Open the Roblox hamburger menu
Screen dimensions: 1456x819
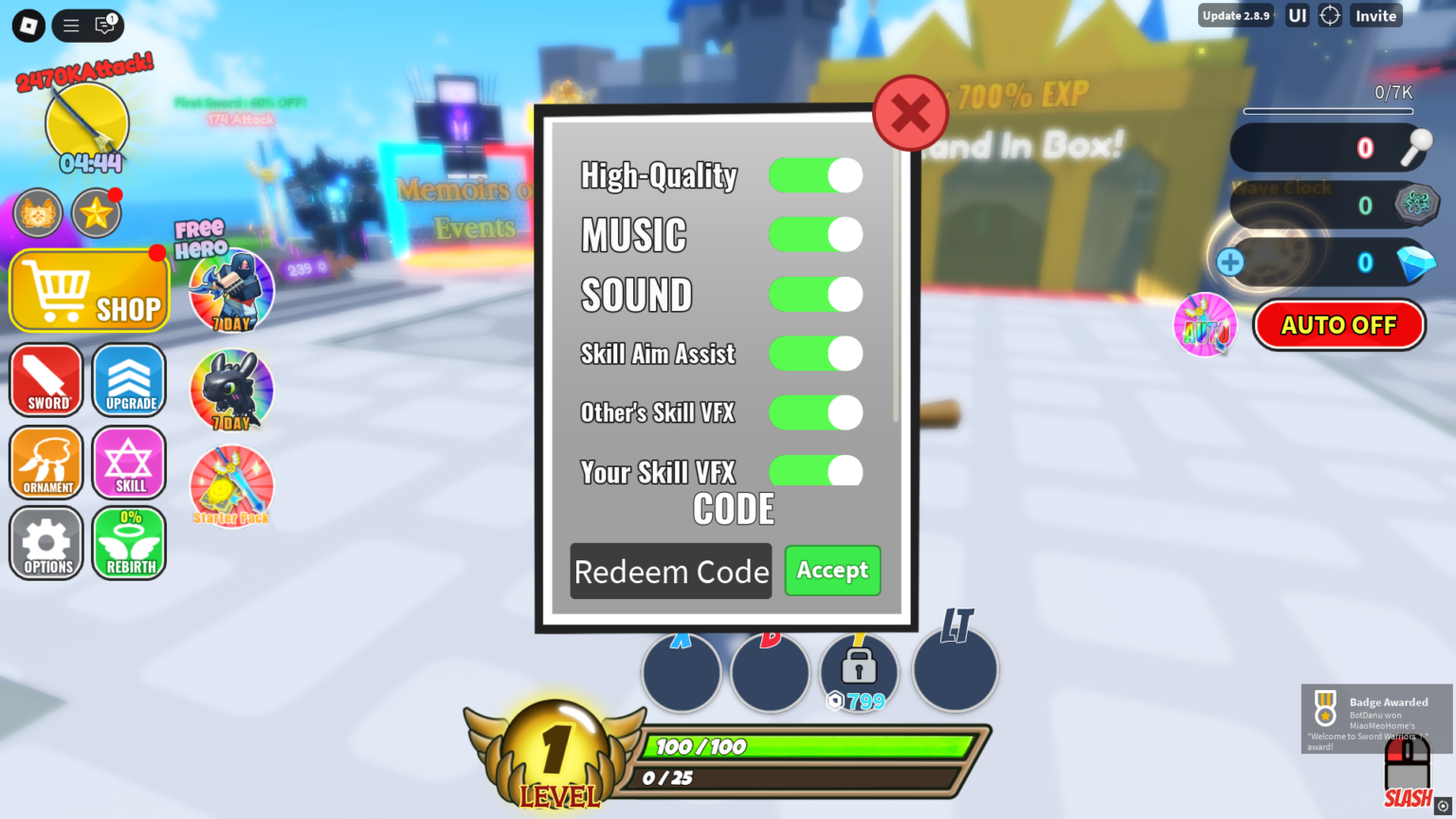tap(70, 25)
